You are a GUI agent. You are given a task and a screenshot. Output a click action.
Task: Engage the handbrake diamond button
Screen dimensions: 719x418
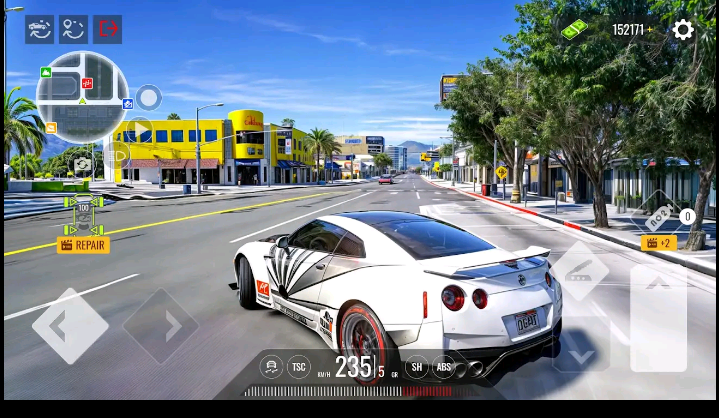pyautogui.click(x=580, y=271)
